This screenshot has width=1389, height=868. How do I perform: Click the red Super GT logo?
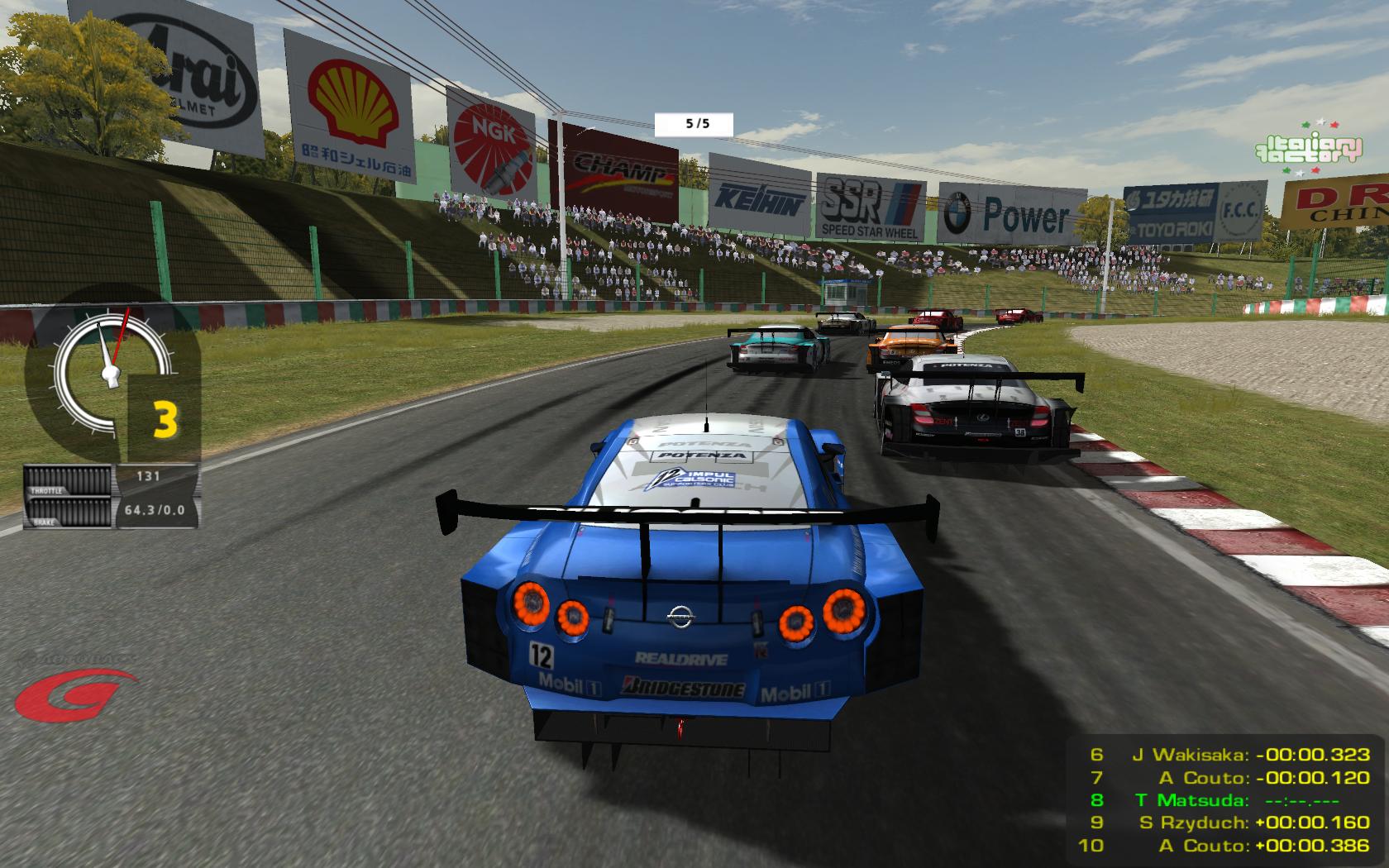coord(73,693)
